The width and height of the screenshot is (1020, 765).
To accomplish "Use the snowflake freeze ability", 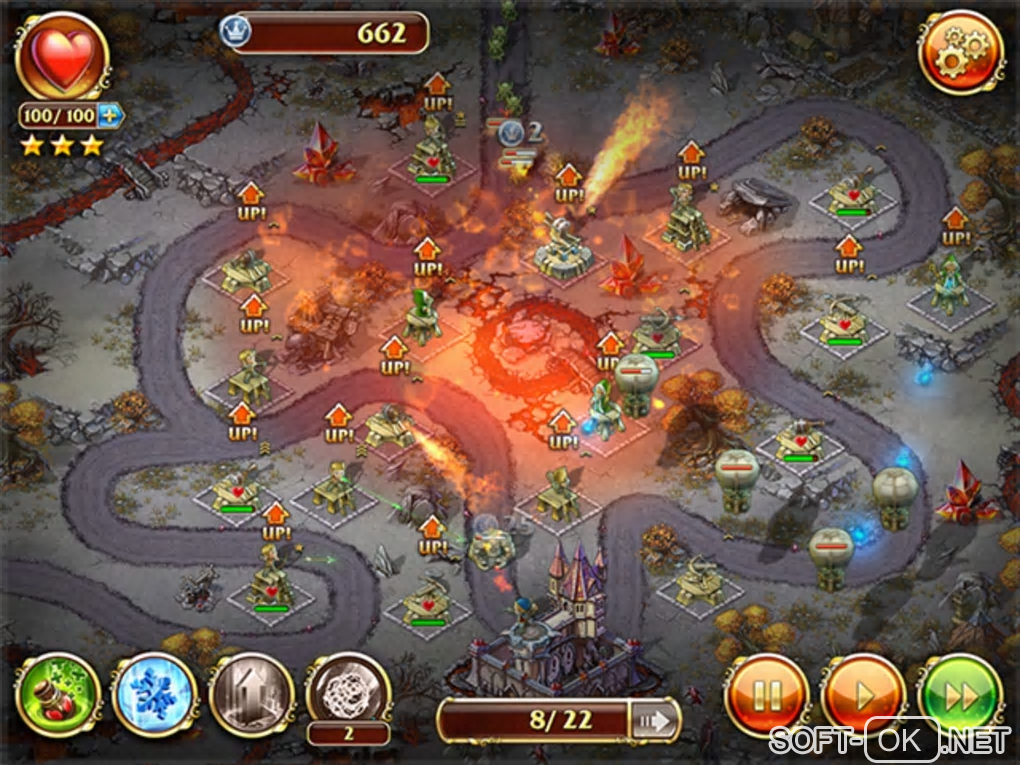I will 154,694.
